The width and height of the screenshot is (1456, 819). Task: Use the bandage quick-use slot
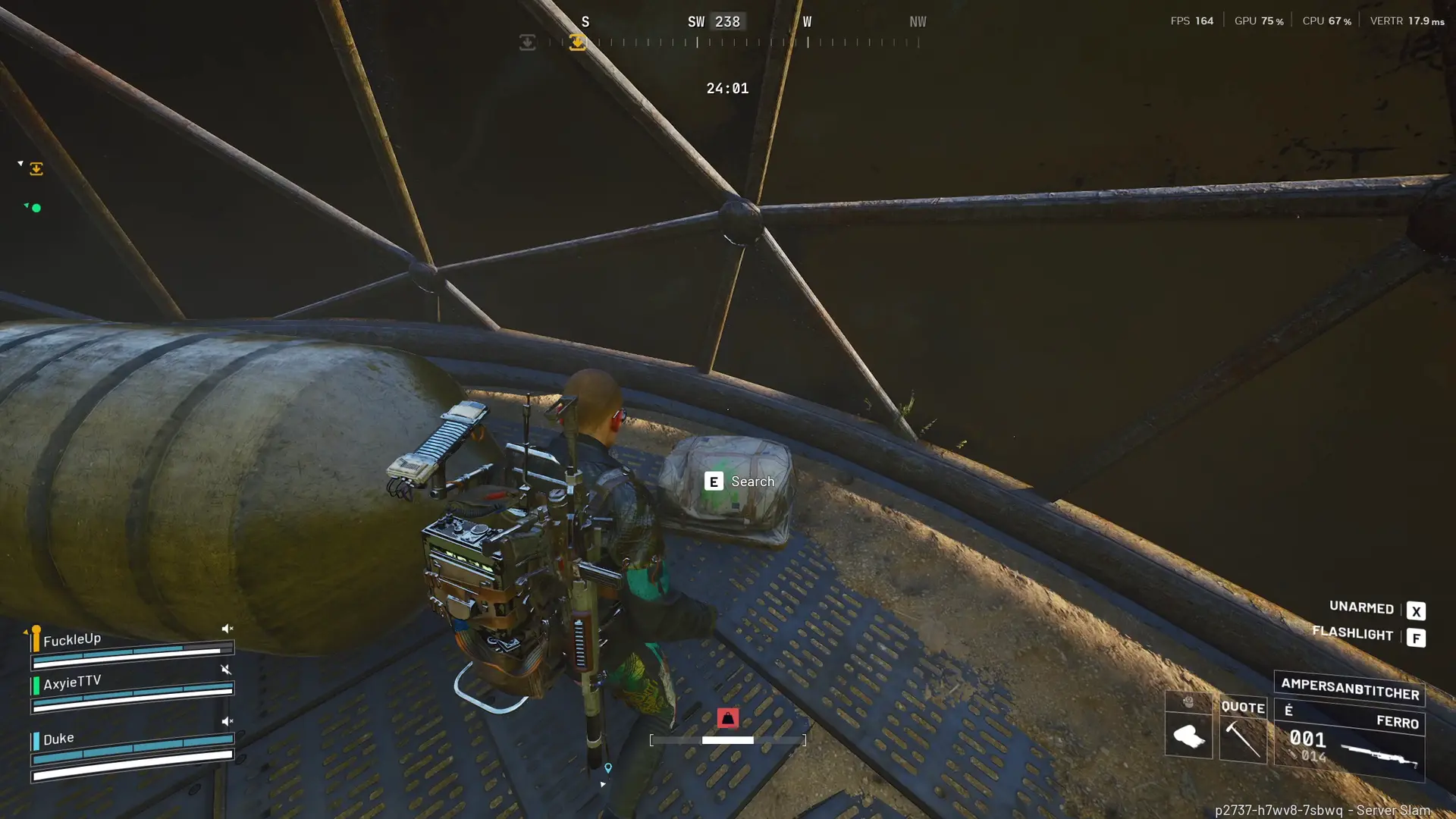tap(1188, 735)
